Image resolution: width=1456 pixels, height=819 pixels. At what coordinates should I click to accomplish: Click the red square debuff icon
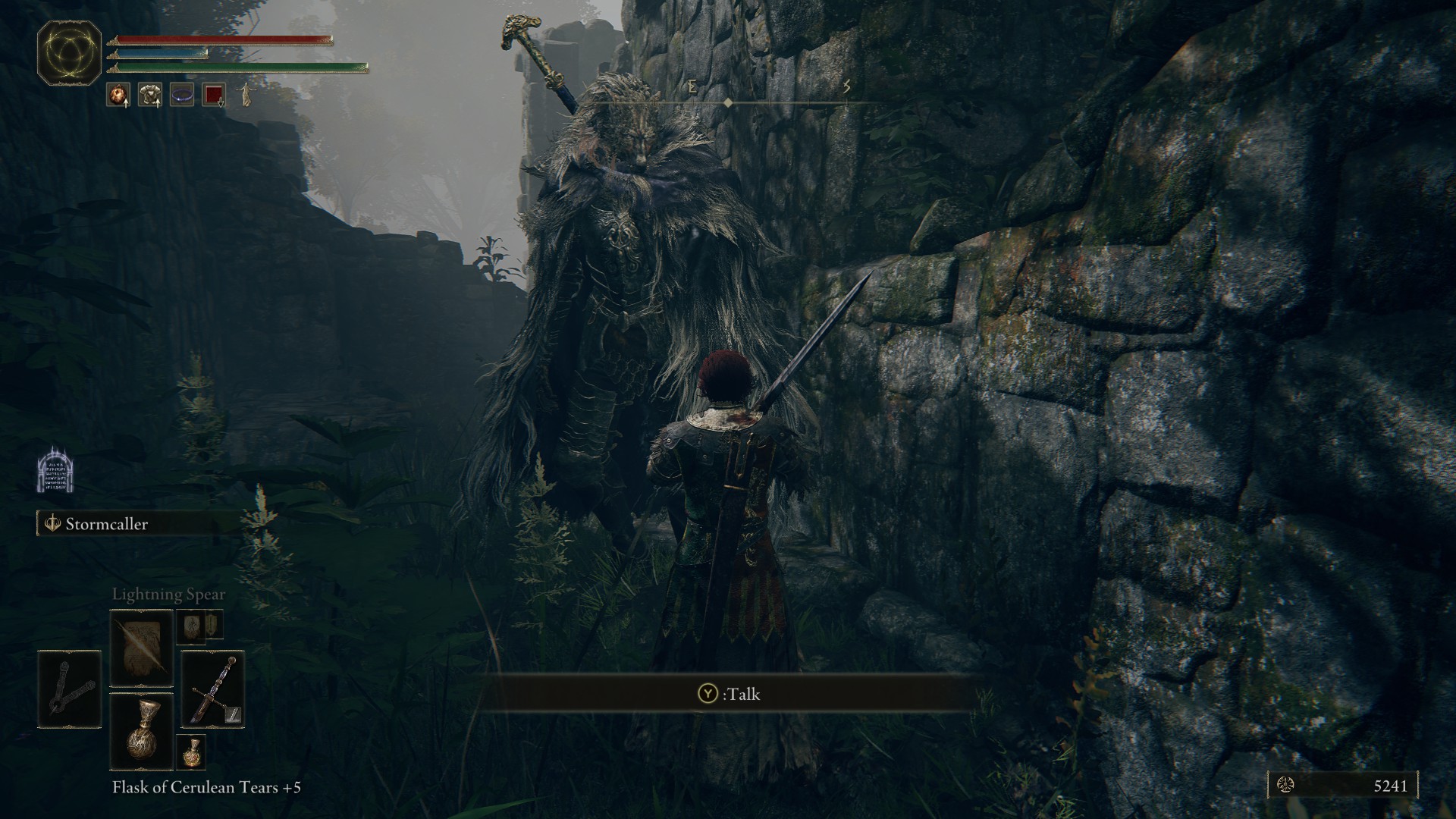[x=215, y=95]
